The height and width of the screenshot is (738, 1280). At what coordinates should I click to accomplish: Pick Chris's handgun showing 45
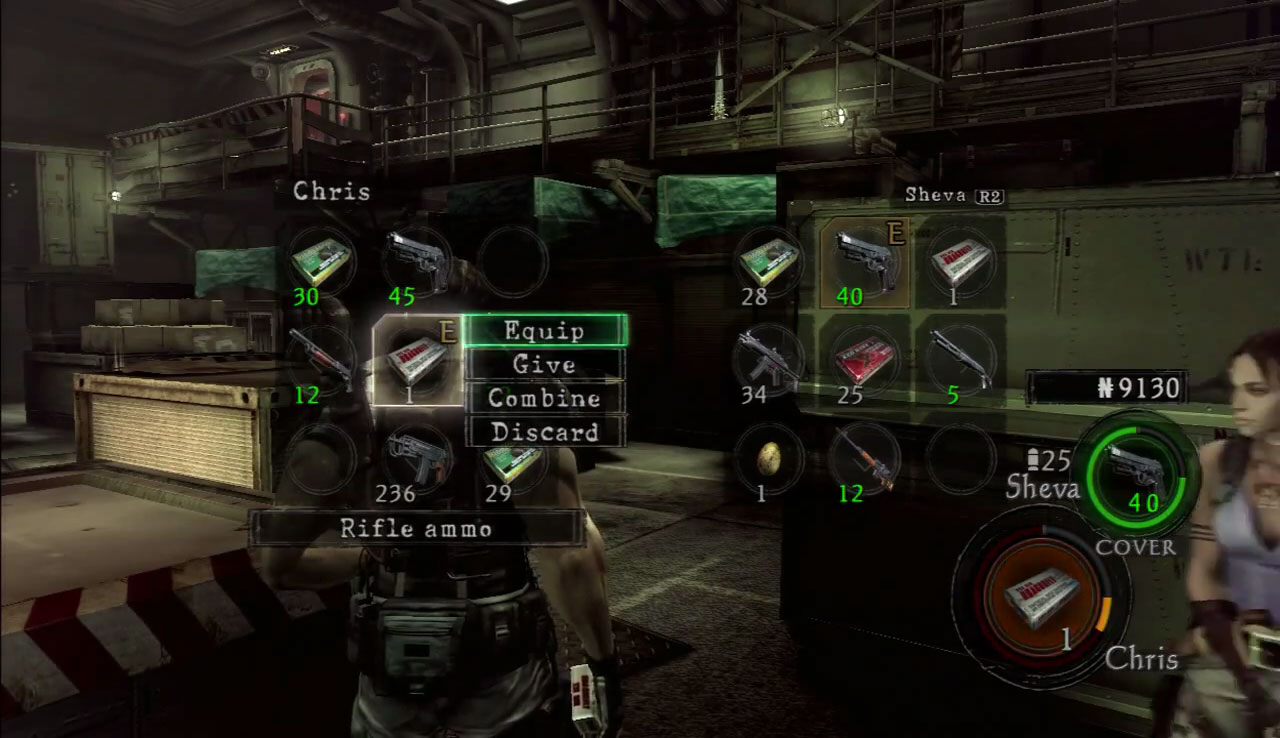click(416, 260)
